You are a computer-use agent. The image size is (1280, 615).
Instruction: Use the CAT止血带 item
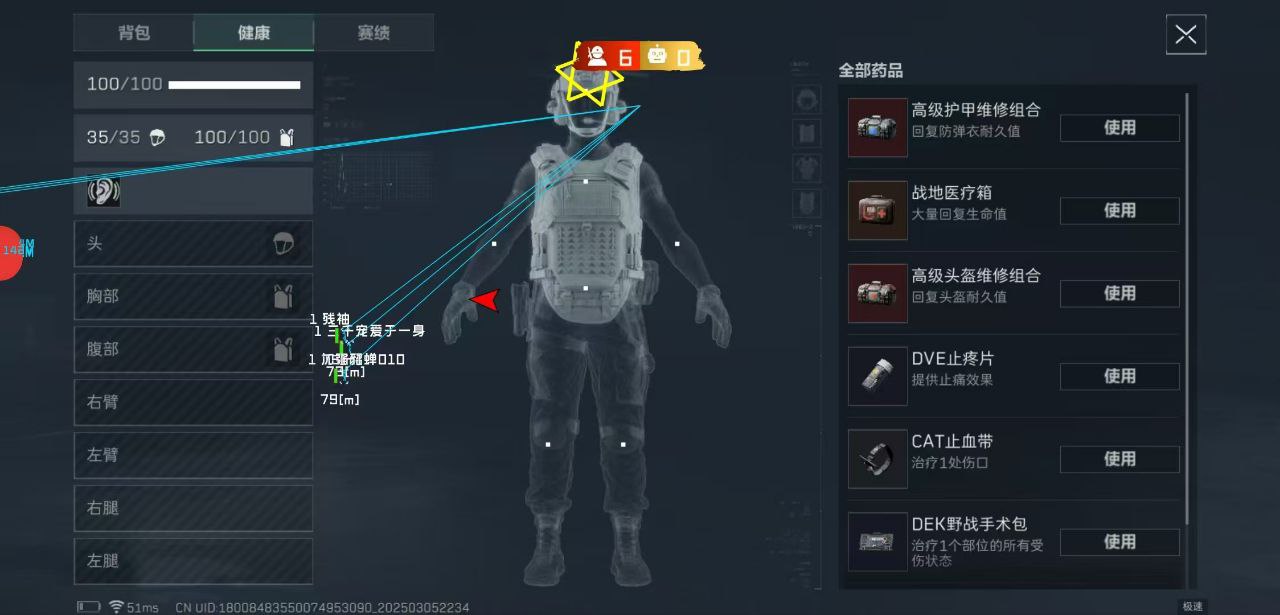coord(1119,460)
